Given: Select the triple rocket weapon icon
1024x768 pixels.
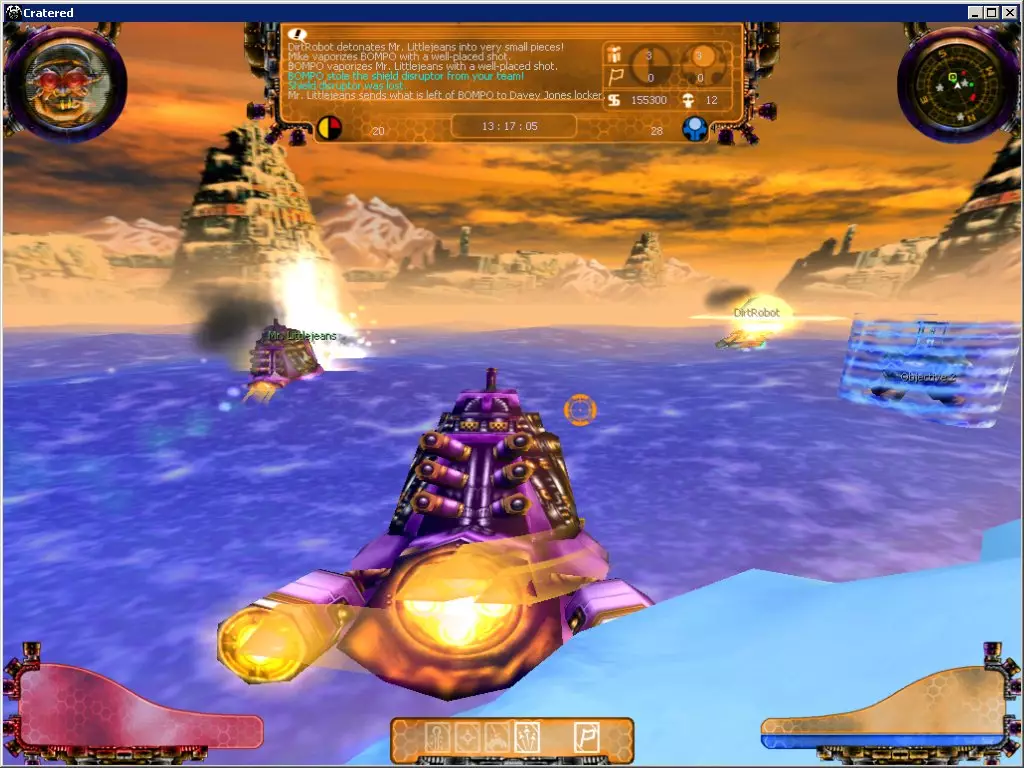Looking at the screenshot, I should pyautogui.click(x=527, y=739).
